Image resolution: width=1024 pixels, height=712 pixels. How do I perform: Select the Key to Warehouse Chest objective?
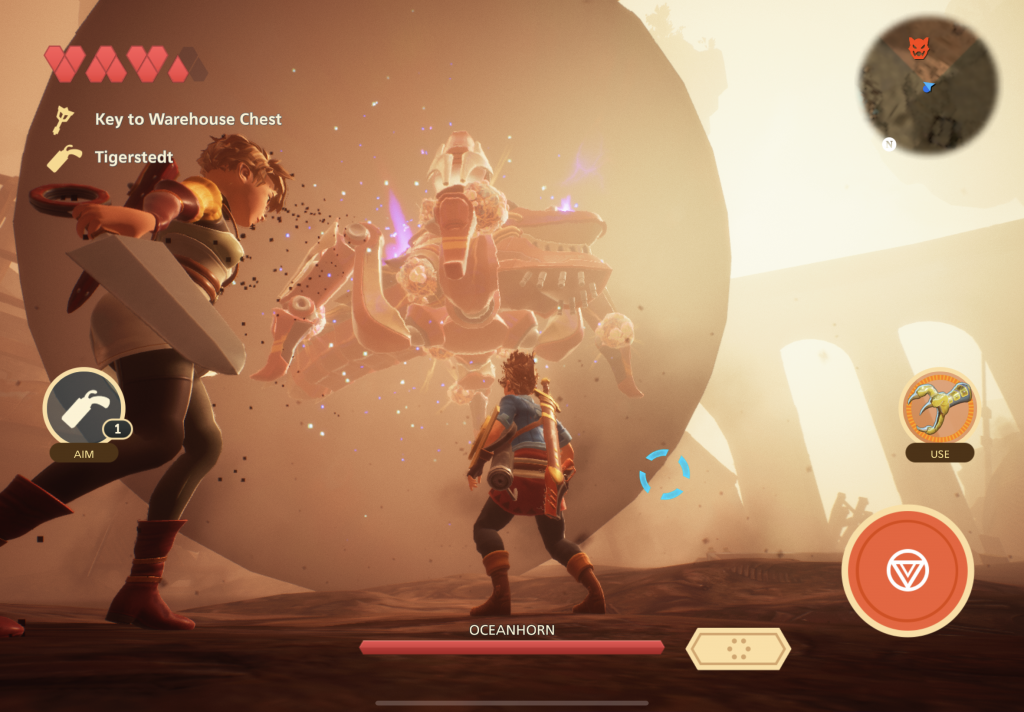pyautogui.click(x=187, y=120)
